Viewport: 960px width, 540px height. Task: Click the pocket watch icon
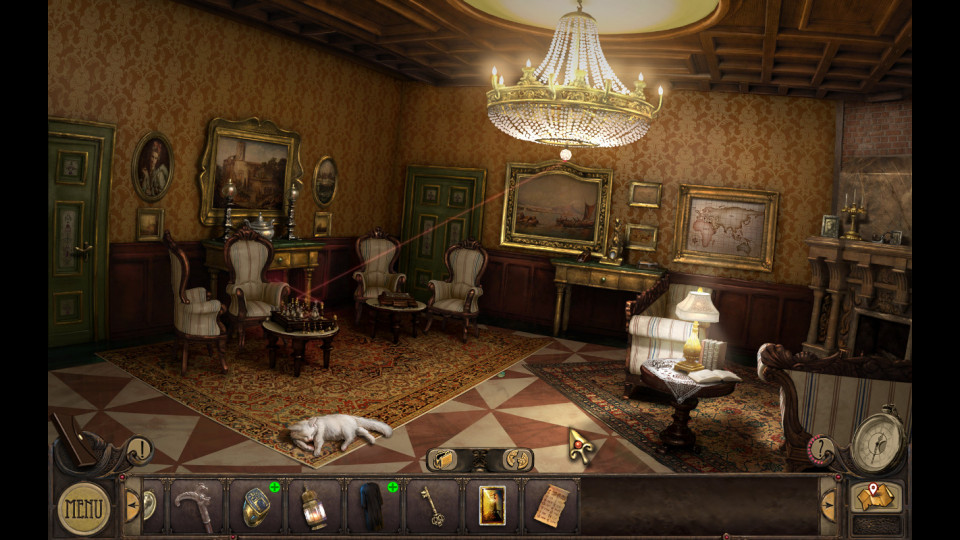point(879,440)
